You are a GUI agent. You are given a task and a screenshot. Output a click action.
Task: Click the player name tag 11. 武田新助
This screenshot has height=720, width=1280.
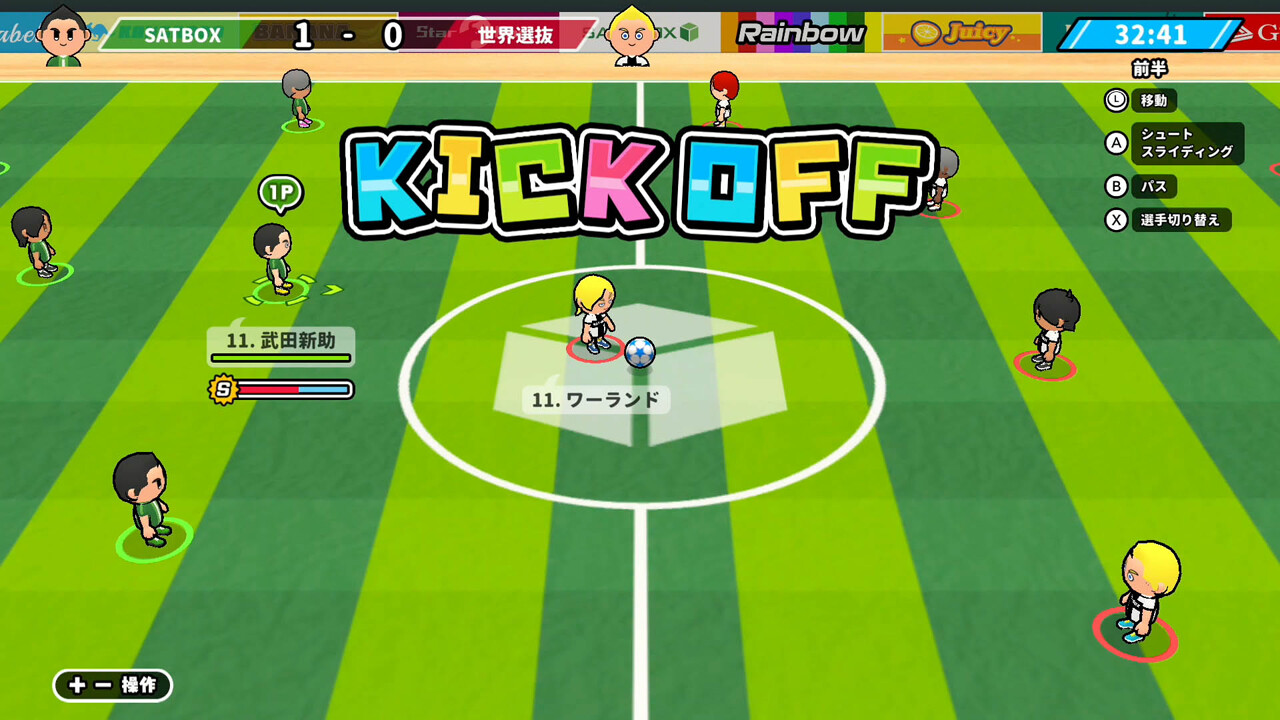(280, 341)
